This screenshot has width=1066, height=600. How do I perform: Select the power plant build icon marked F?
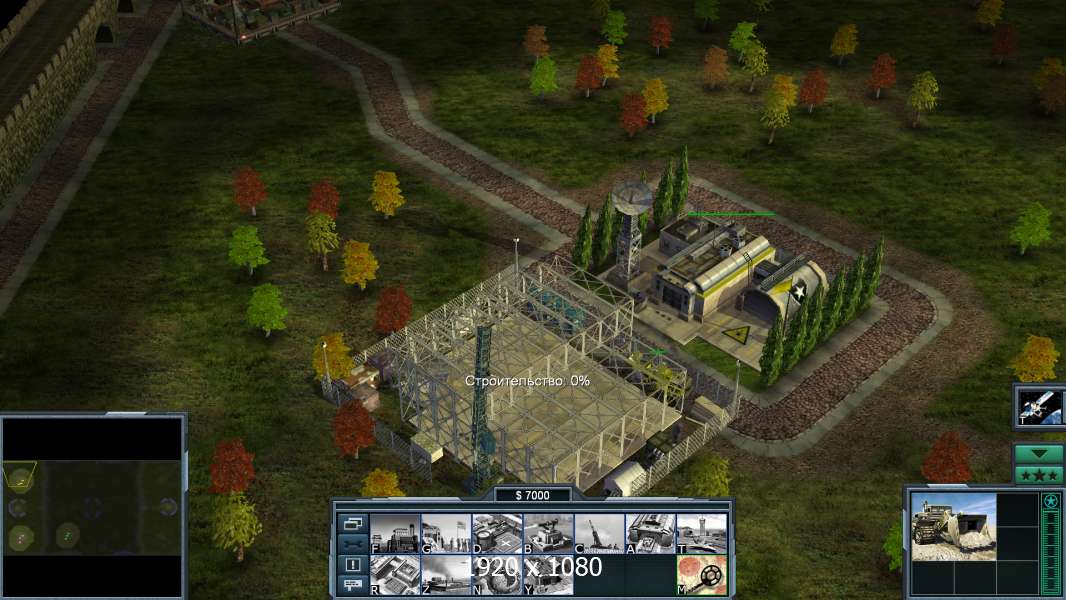point(395,534)
